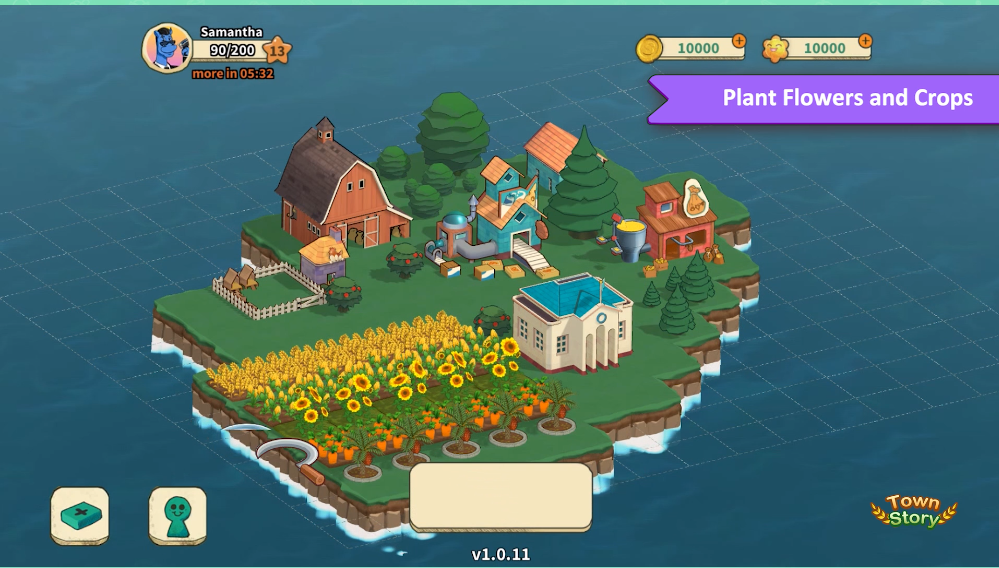Add more flower currency with plus button
Screen dimensions: 999x568
click(x=865, y=42)
